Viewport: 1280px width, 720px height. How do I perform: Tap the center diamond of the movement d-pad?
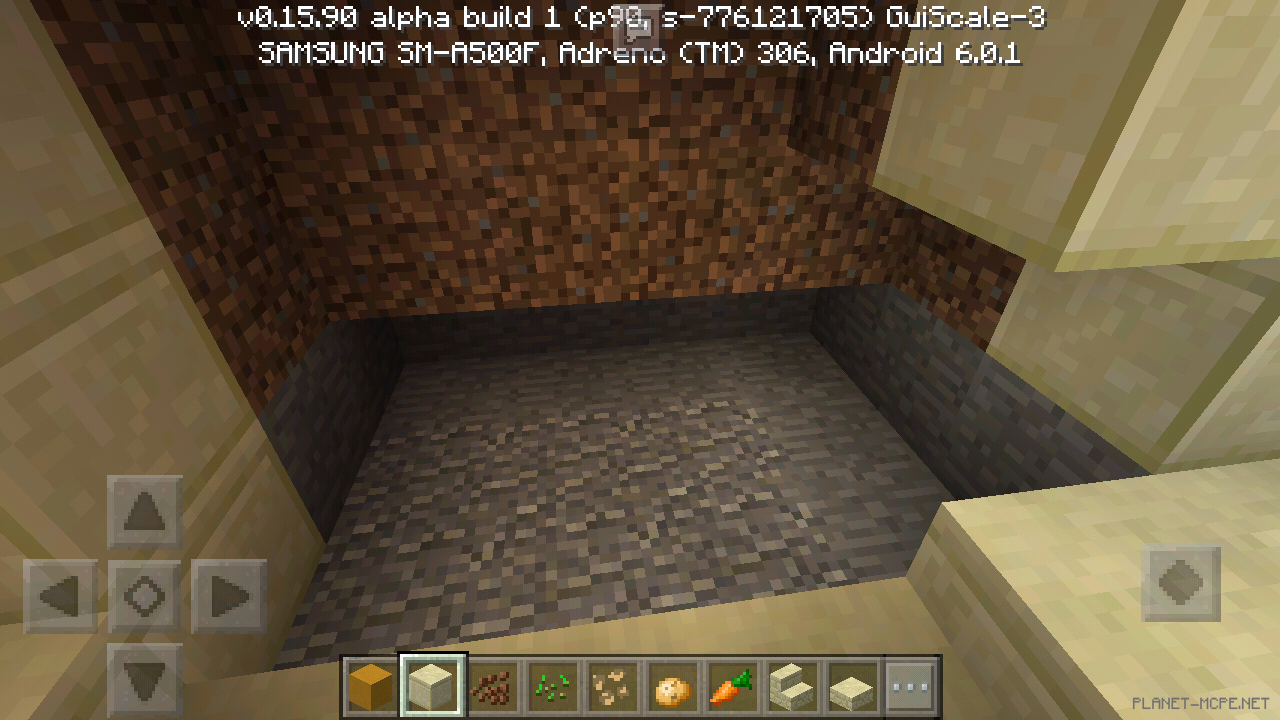(143, 595)
